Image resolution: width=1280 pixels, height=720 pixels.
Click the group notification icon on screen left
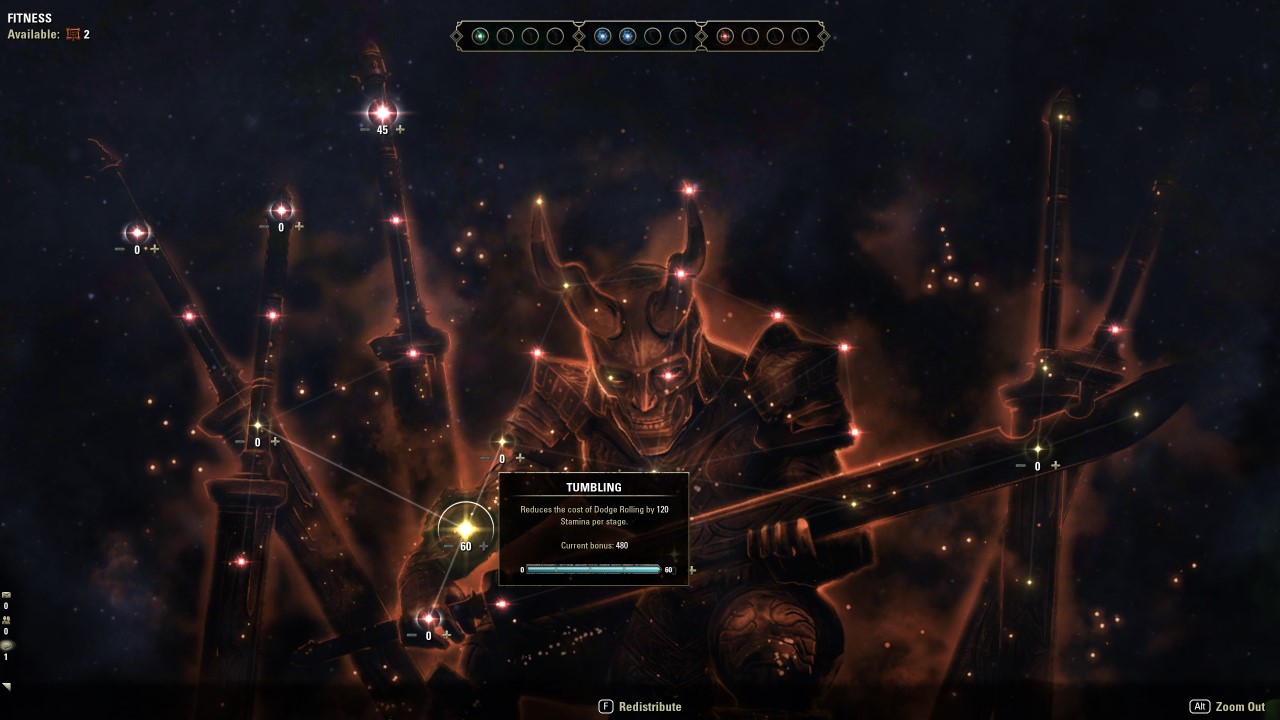click(7, 620)
